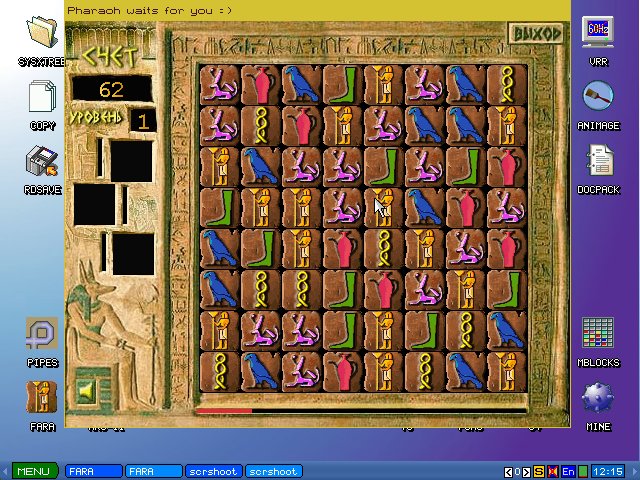Viewport: 640px width, 480px height.
Task: Open the green MENU button
Action: (x=32, y=471)
